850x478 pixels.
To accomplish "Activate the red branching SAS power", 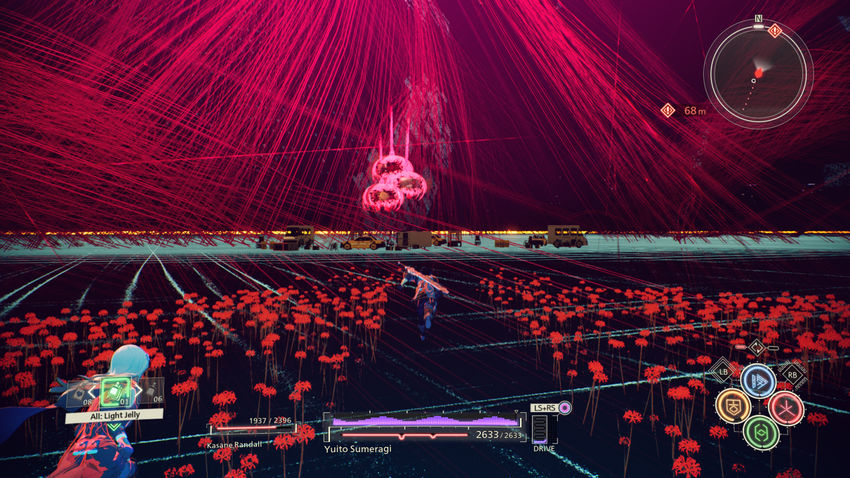I will coord(786,406).
